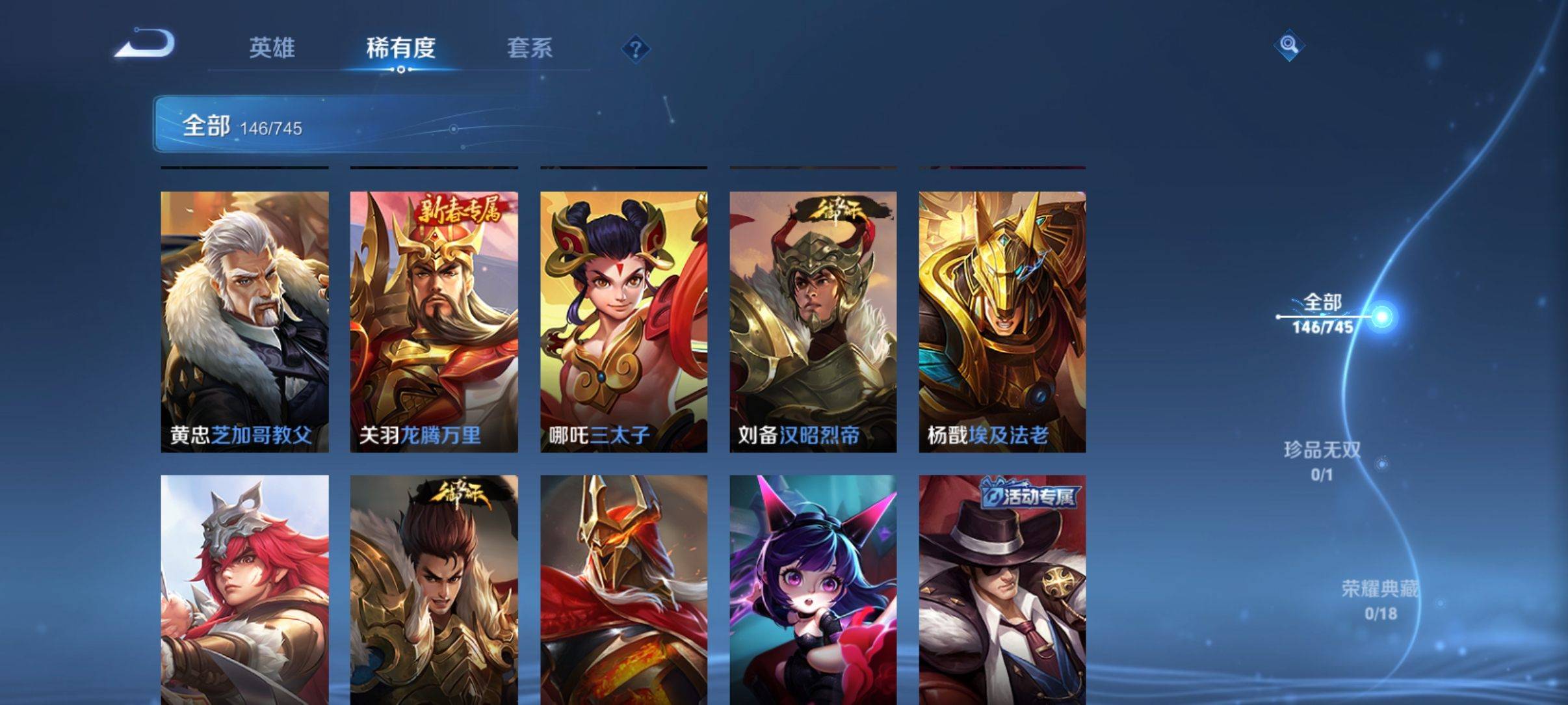Open the question mark help icon
Screen dimensions: 1568x705
[636, 49]
